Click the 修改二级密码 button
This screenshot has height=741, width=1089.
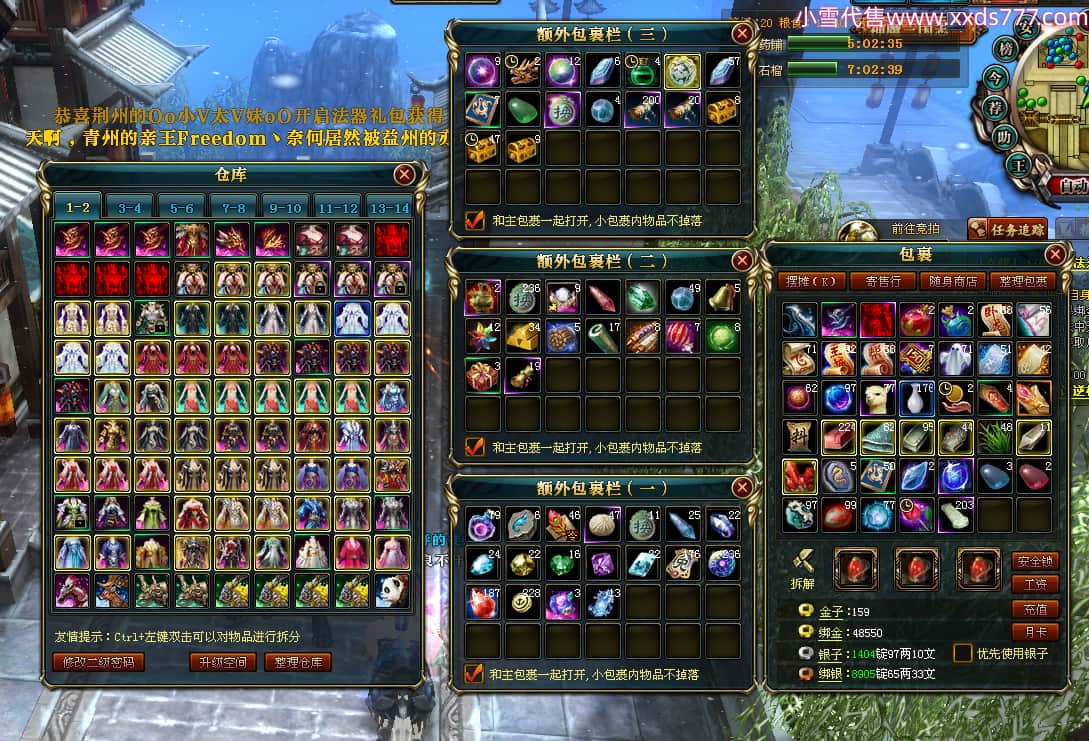click(x=98, y=662)
